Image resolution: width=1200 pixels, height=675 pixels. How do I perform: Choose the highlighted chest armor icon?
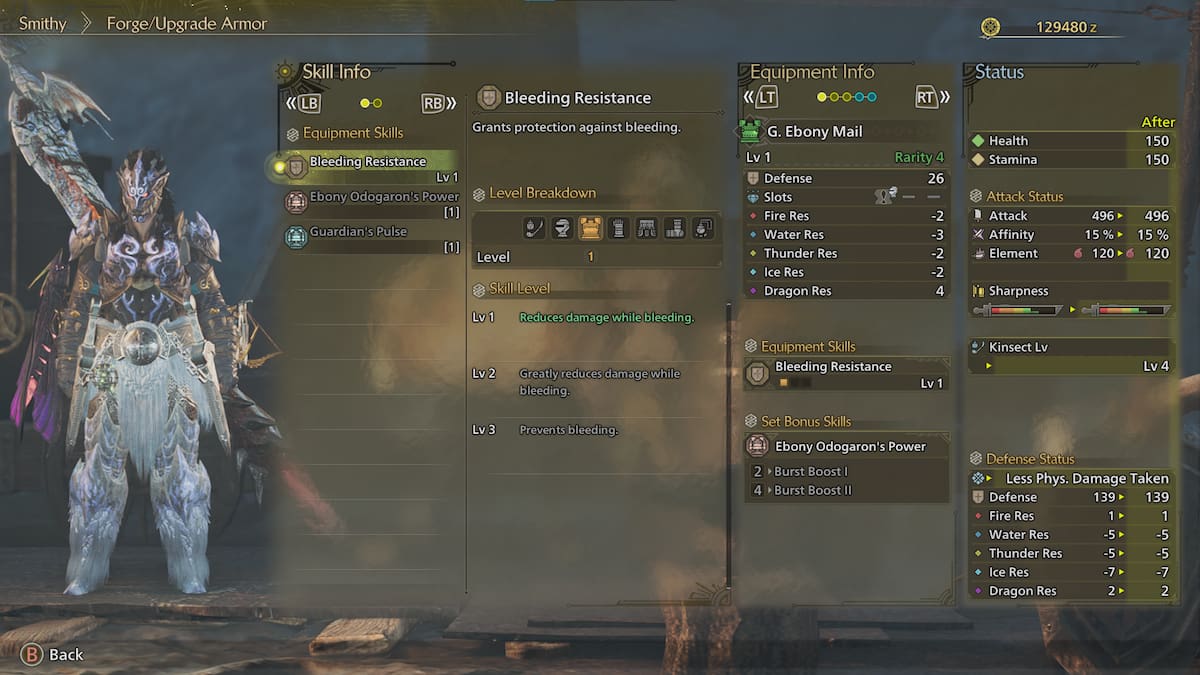coord(590,228)
